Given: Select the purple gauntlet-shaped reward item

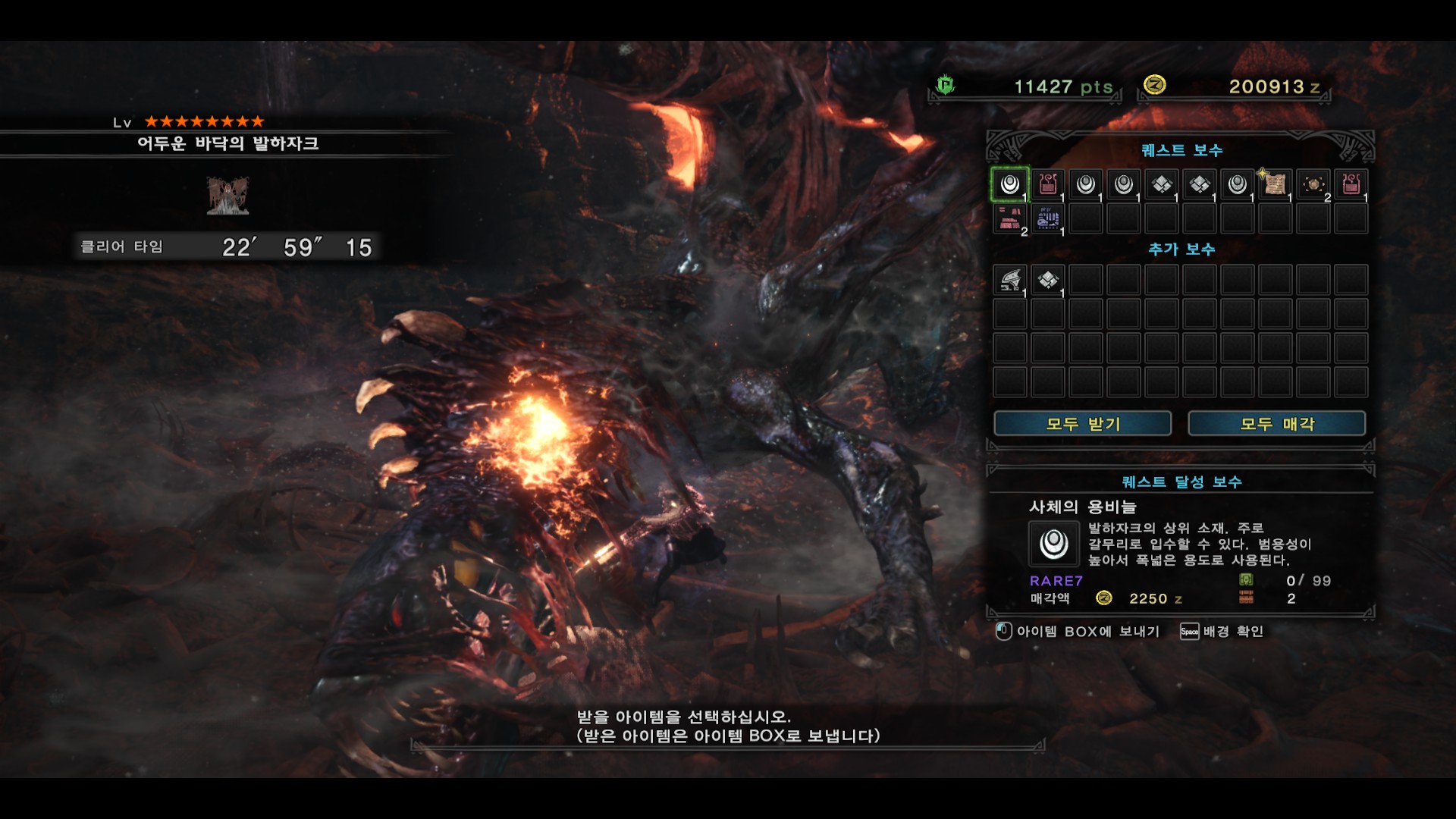Looking at the screenshot, I should coord(1048,219).
